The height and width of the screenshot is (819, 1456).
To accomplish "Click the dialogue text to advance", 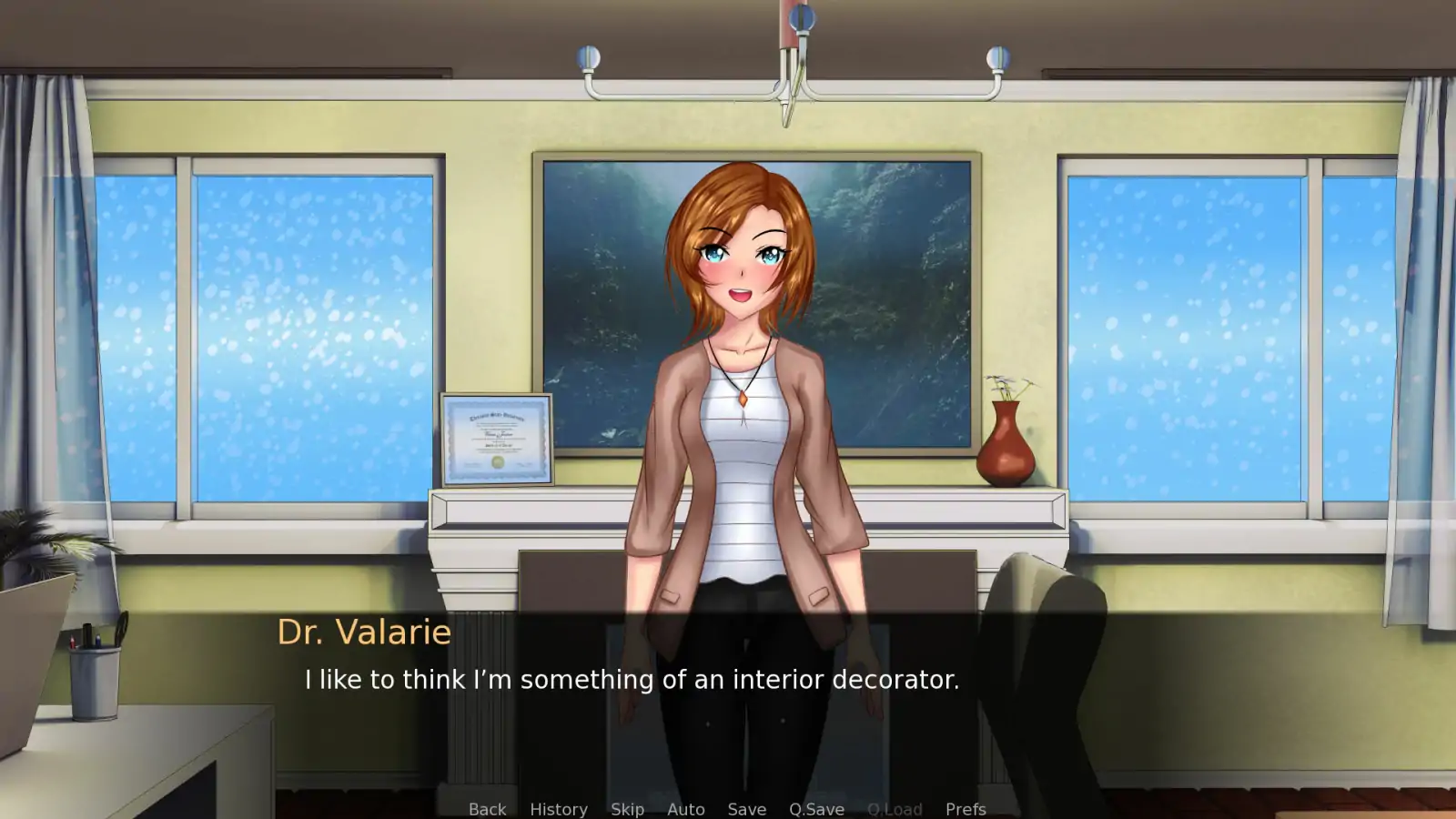I will pos(632,679).
